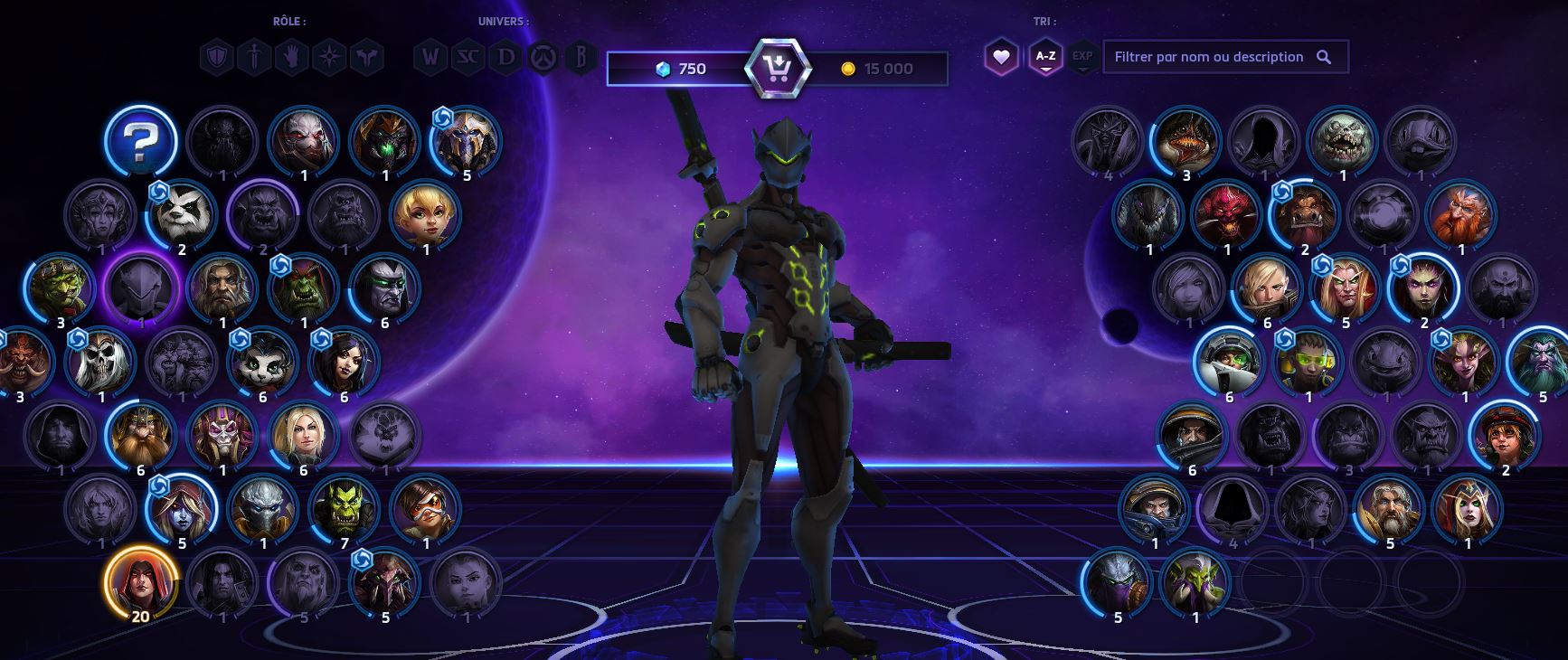
Task: Click the name or description filter field
Action: [1210, 57]
